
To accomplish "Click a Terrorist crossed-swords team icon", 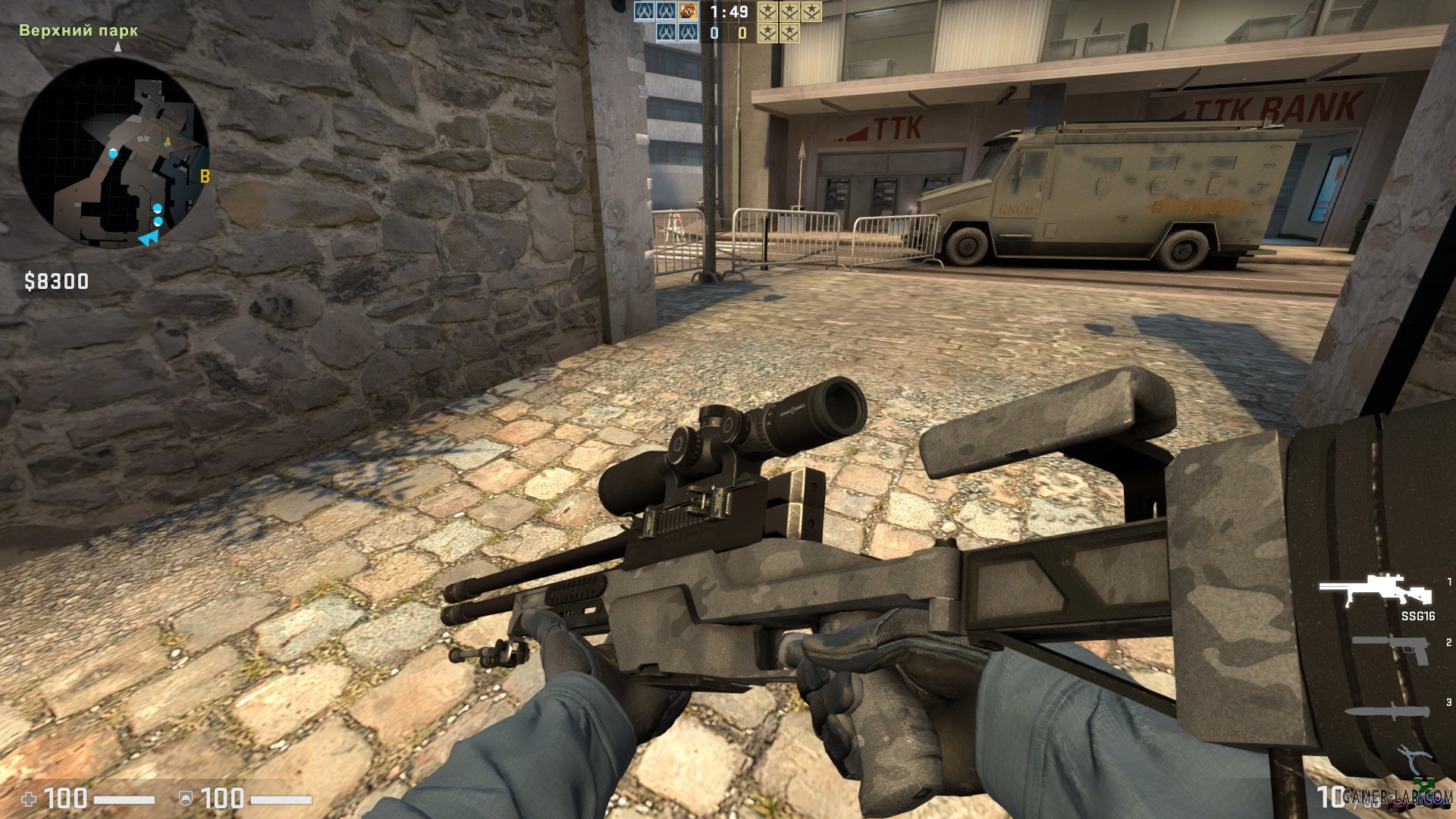I will pyautogui.click(x=767, y=12).
